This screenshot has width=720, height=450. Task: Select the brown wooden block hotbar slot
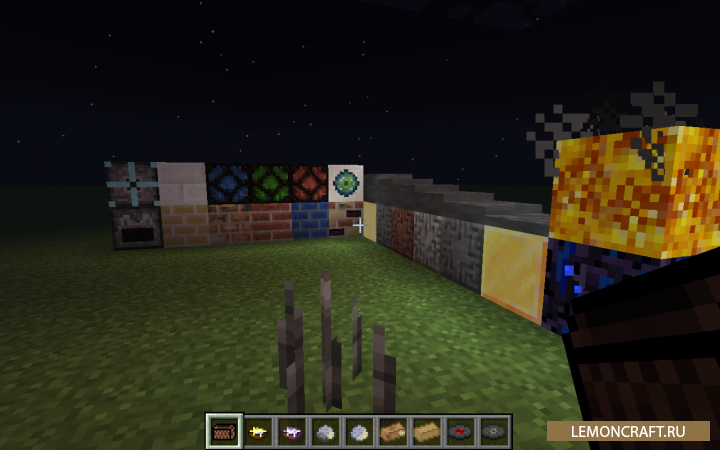coord(223,432)
